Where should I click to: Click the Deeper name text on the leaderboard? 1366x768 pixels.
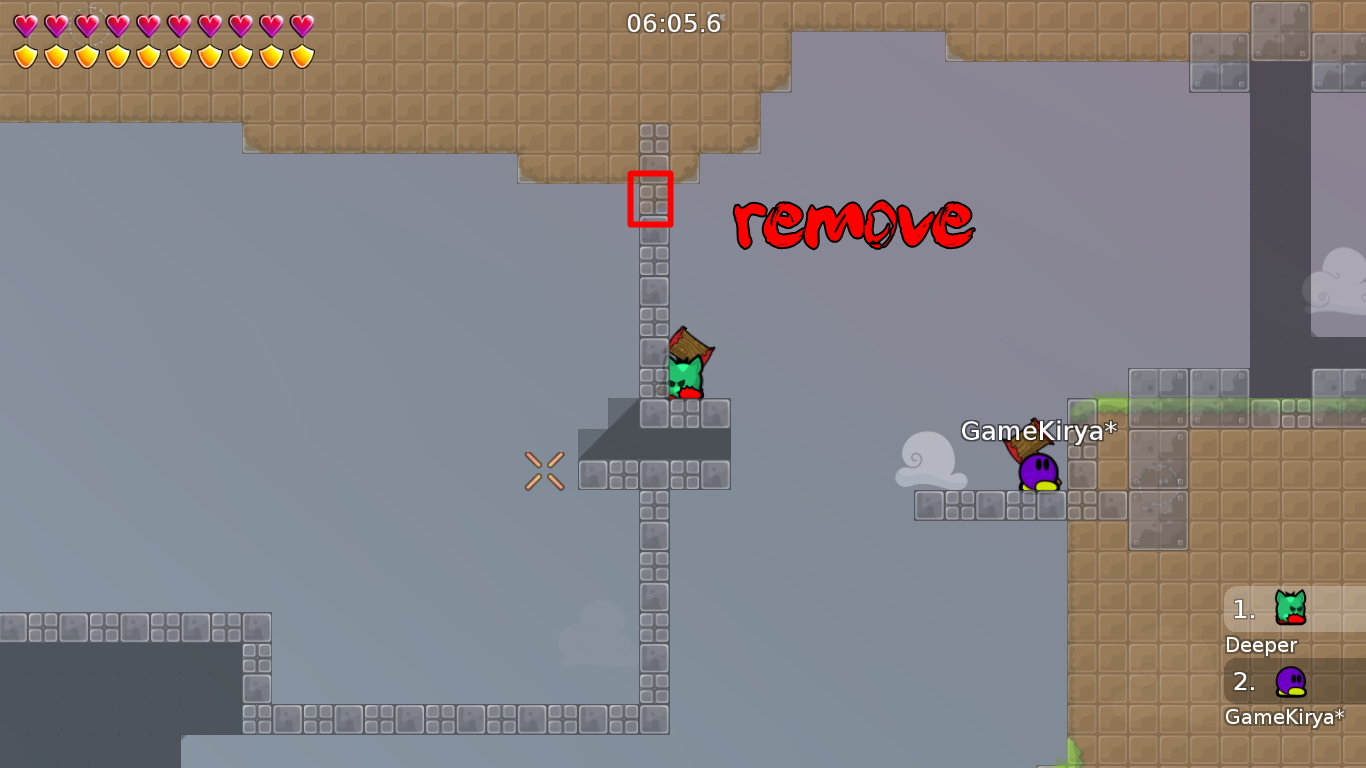coord(1261,645)
